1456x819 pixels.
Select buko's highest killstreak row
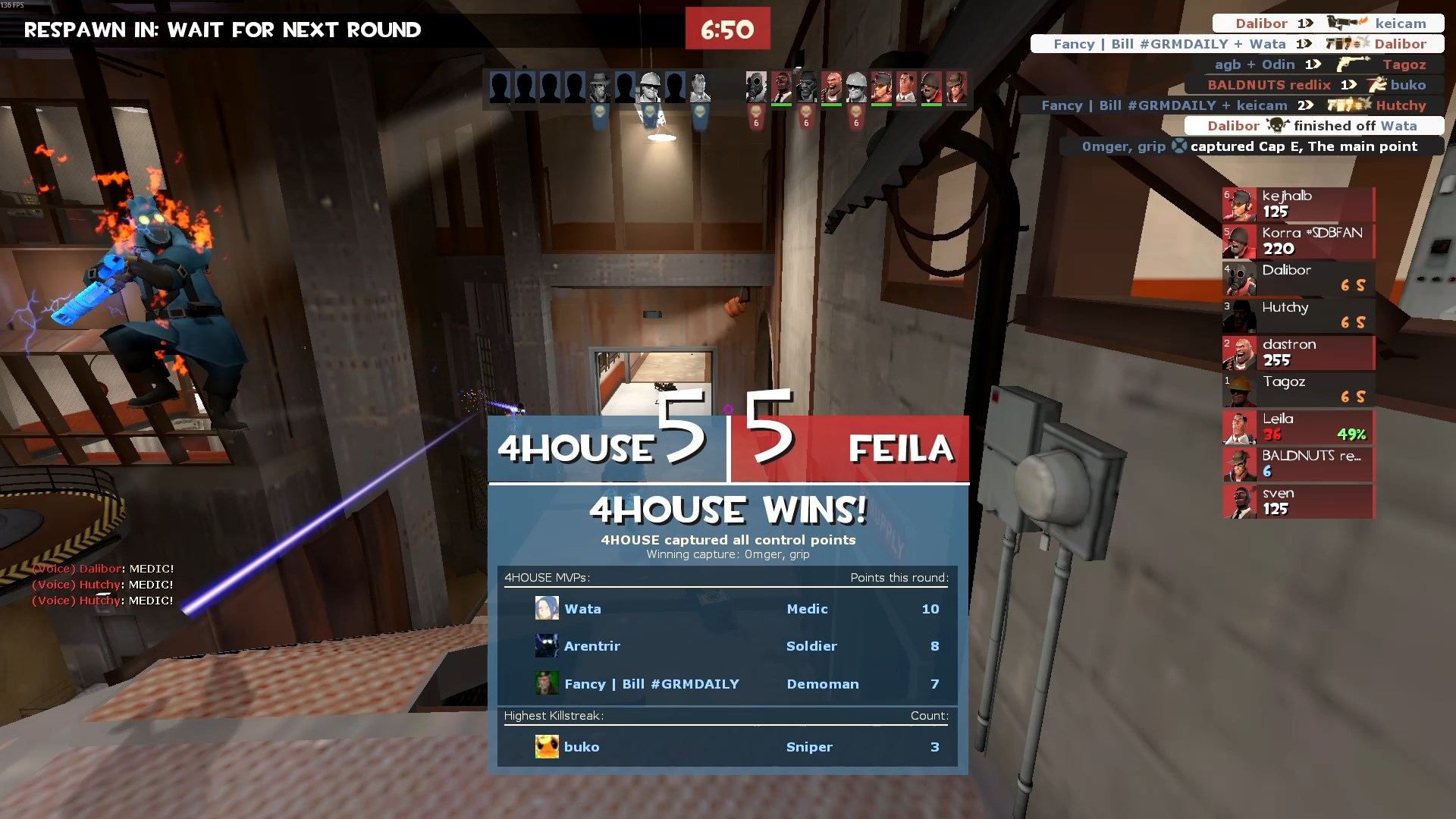[x=726, y=747]
